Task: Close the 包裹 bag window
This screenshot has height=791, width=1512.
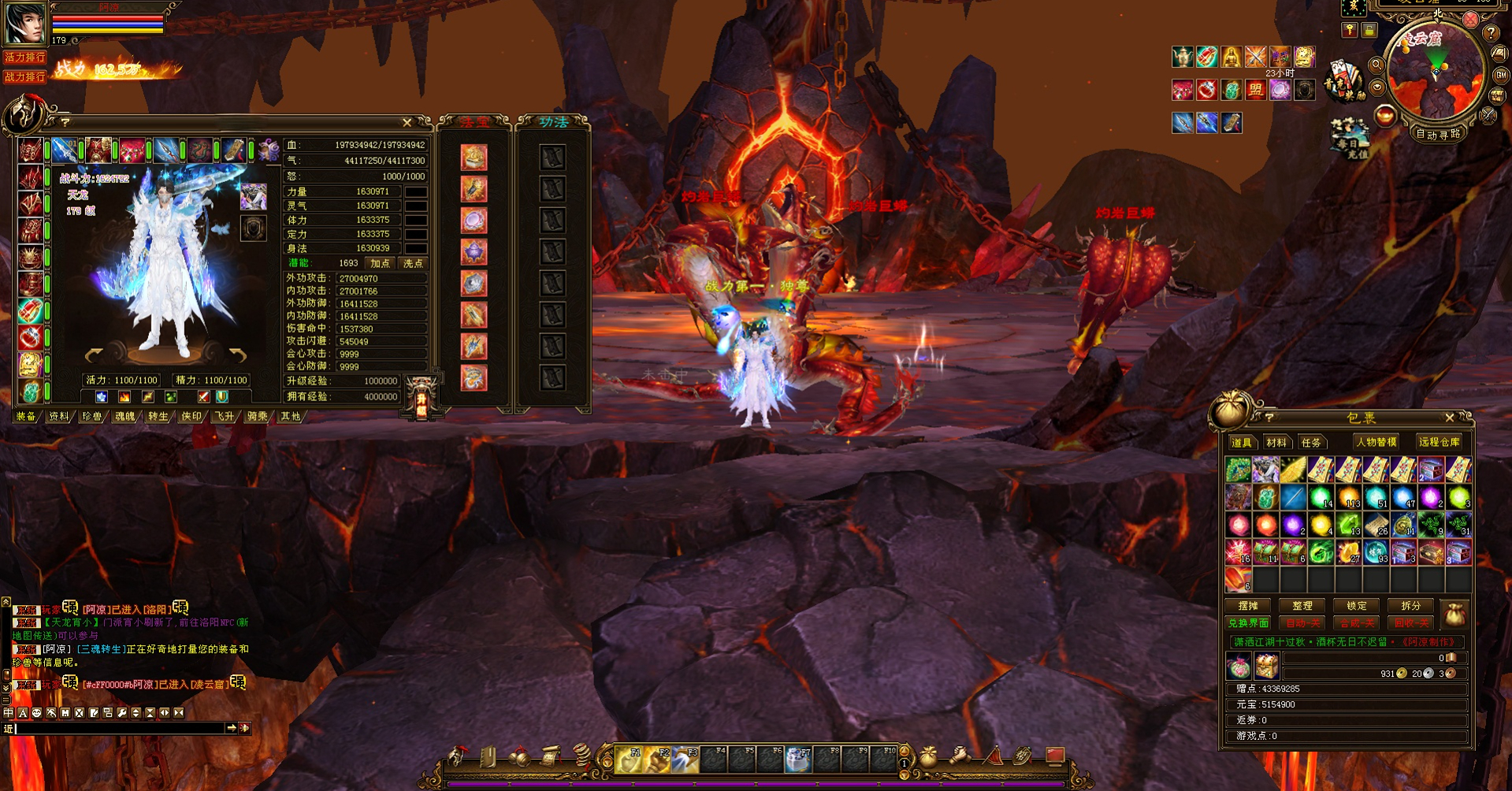Action: (x=1449, y=418)
